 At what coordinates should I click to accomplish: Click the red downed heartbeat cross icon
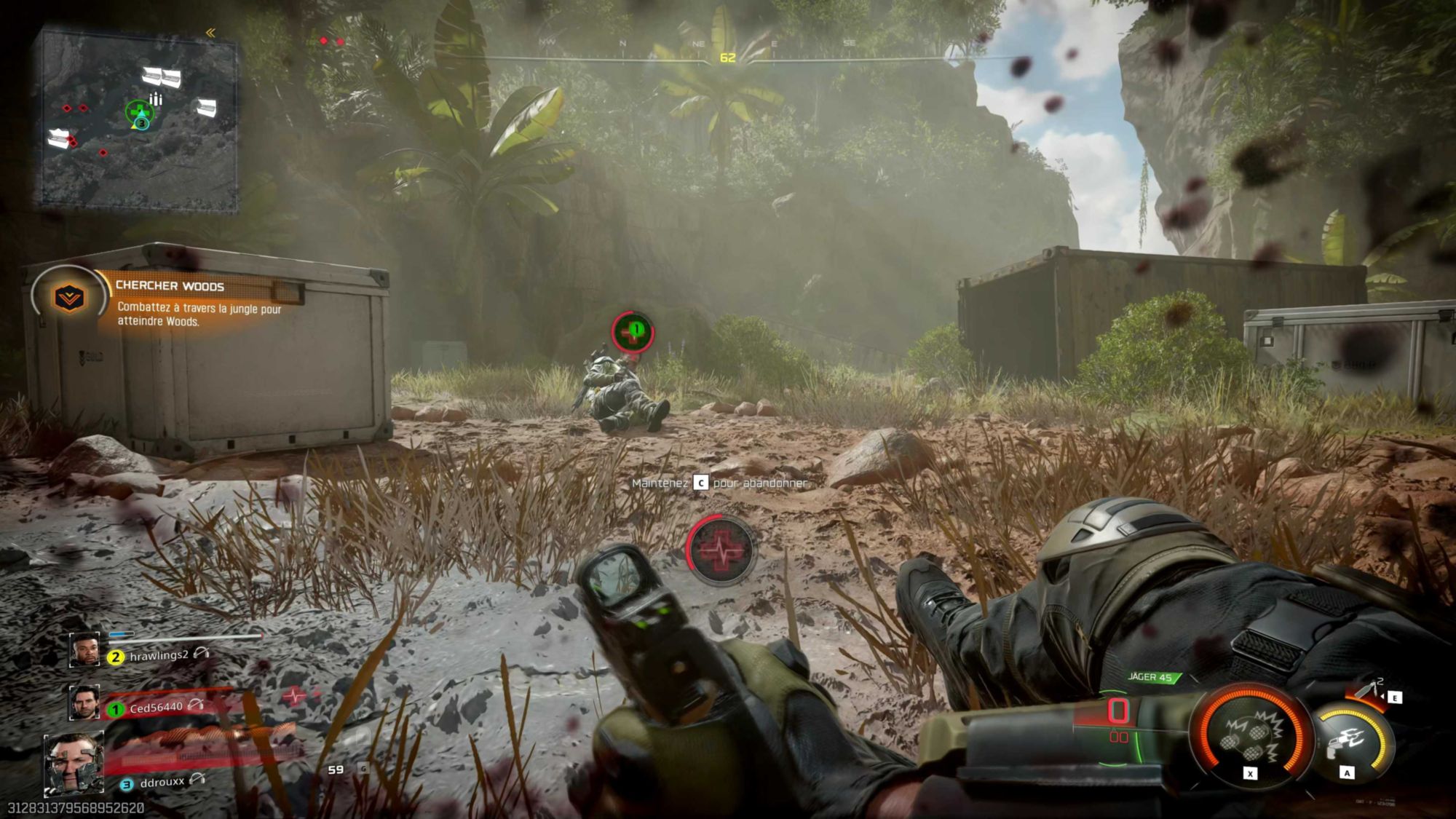click(721, 550)
